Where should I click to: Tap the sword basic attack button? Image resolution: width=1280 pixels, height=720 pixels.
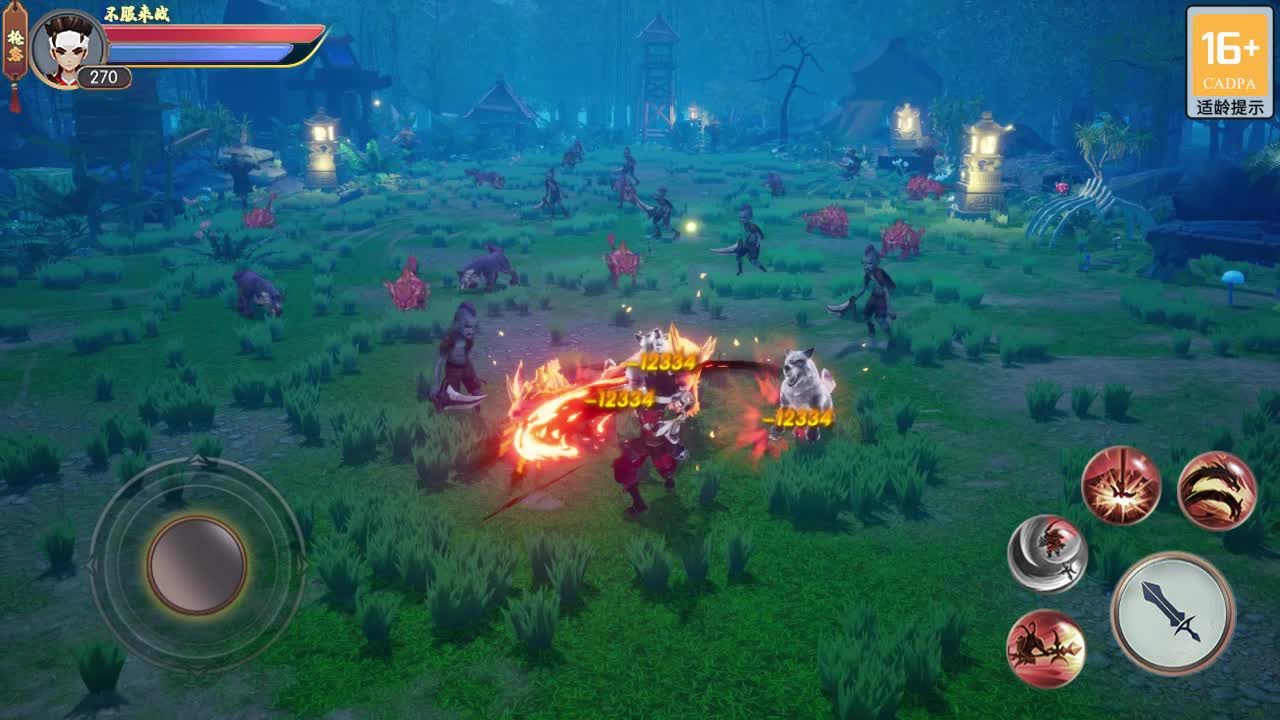[x=1172, y=612]
